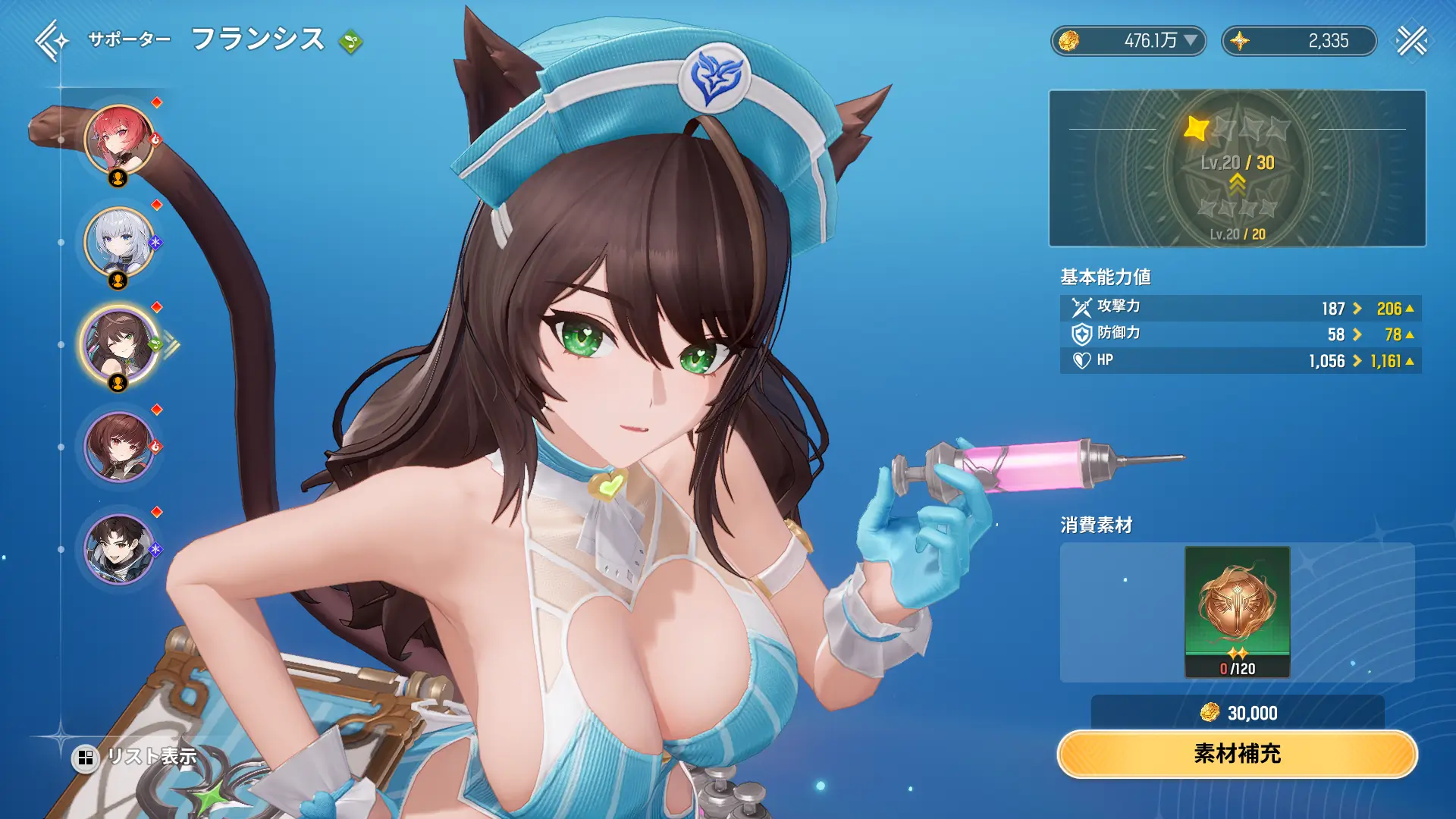The height and width of the screenshot is (819, 1456).
Task: Open the level limit-break star panel
Action: pos(1237,168)
